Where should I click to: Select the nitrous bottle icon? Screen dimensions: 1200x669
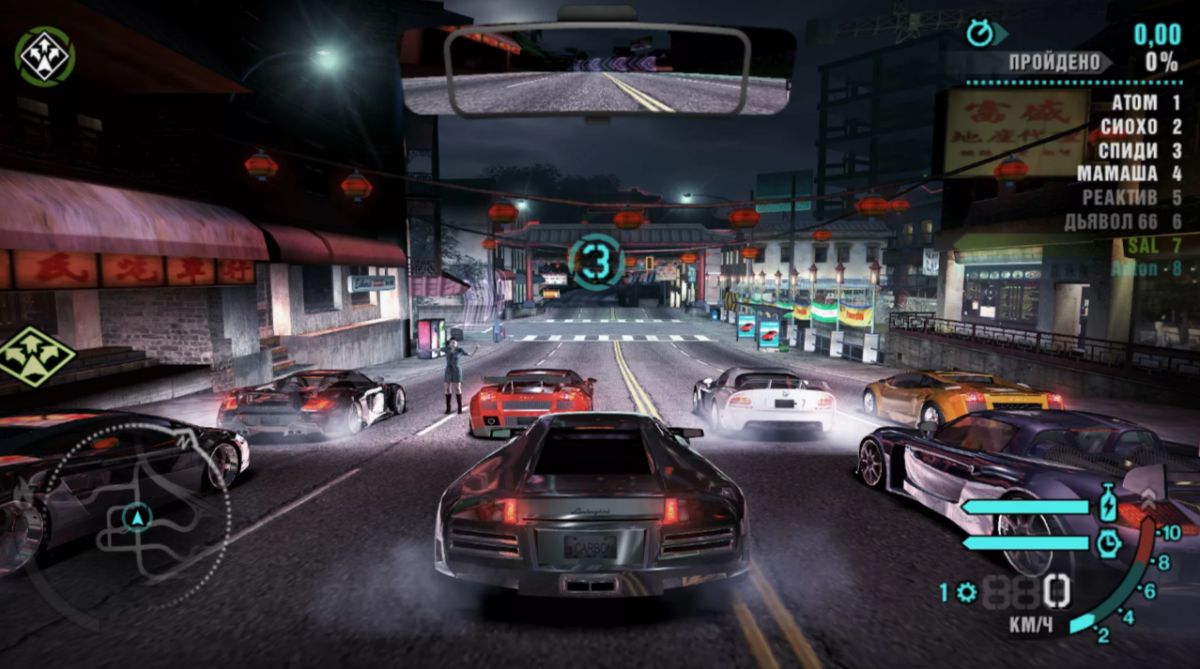coord(1109,506)
